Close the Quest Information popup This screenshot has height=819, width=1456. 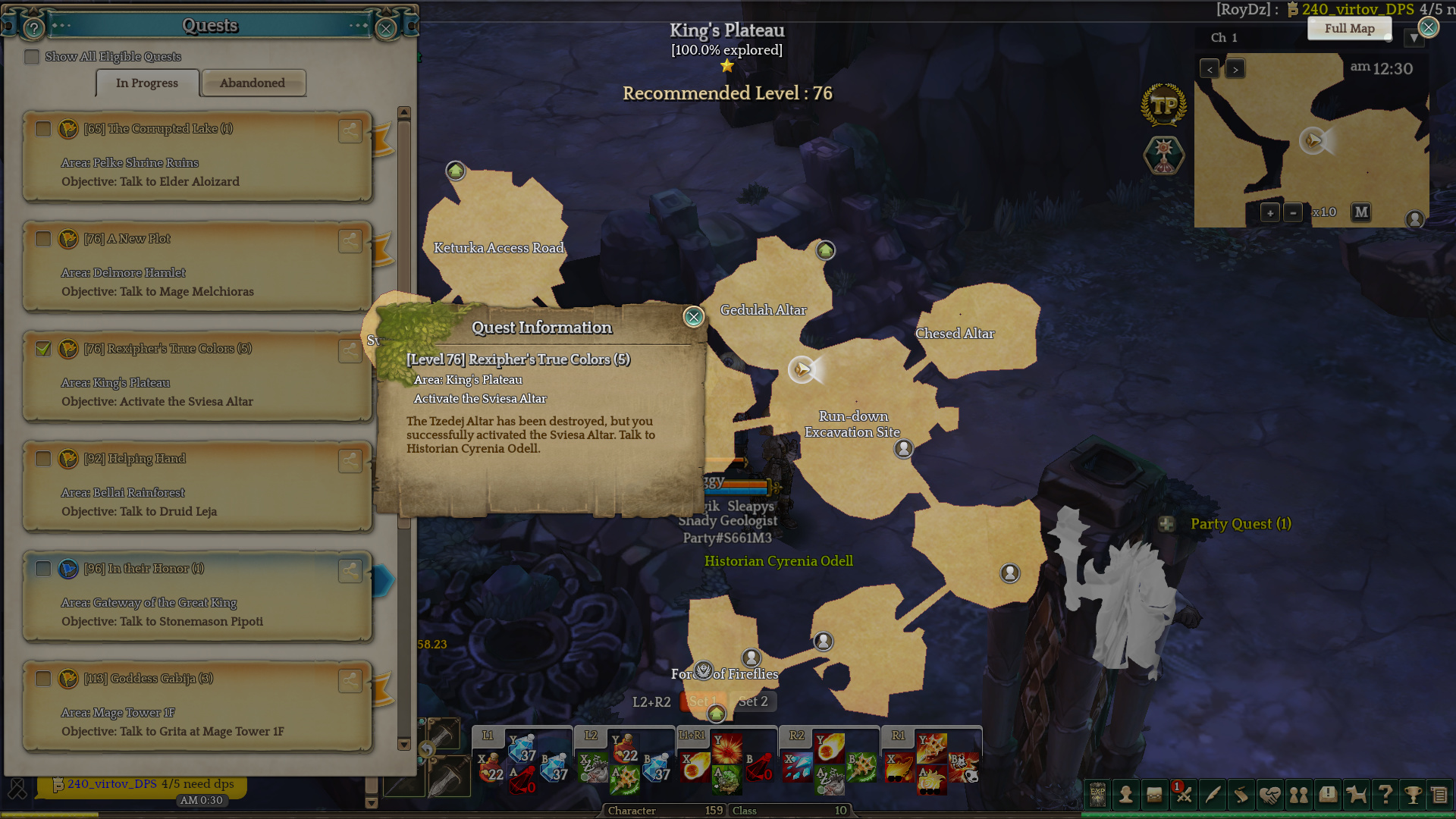tap(693, 317)
